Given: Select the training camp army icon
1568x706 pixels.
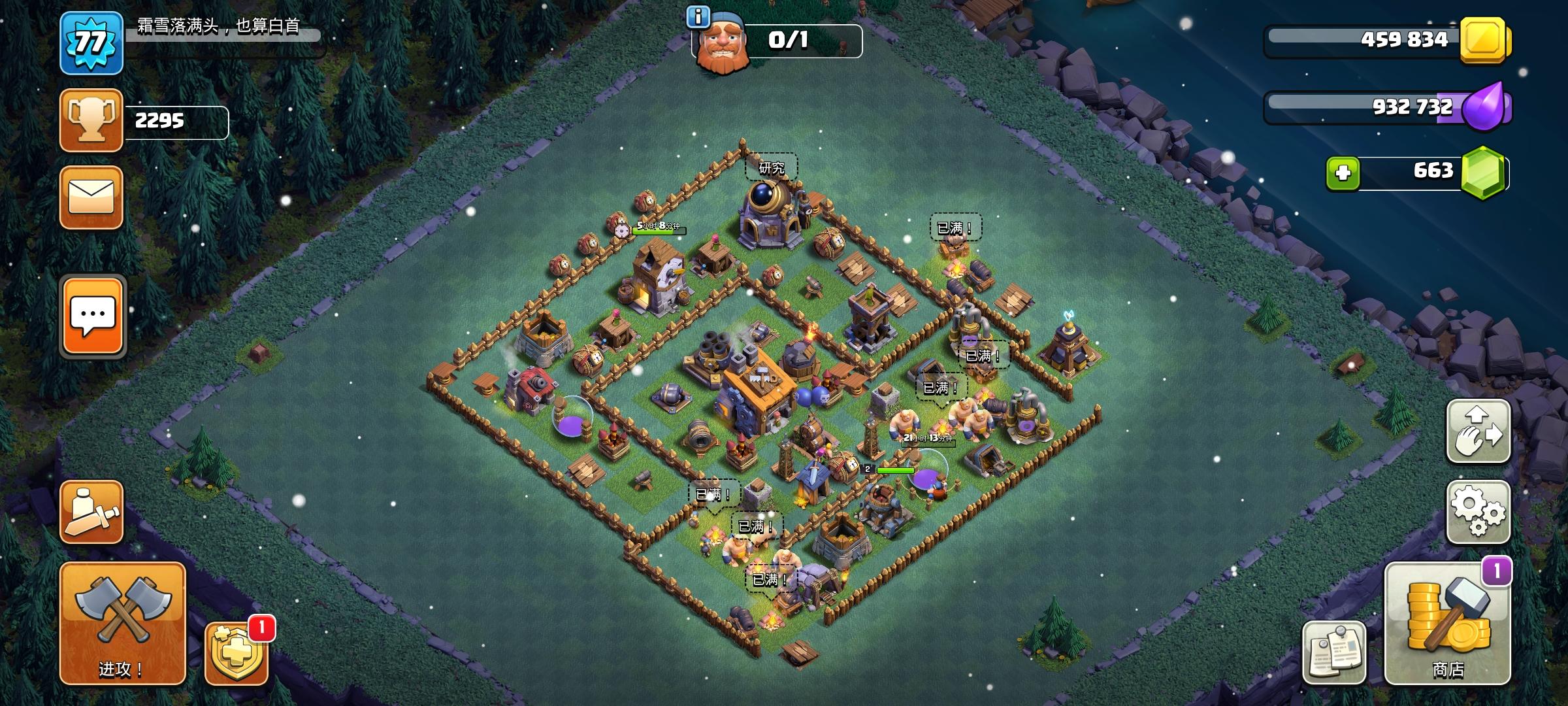Looking at the screenshot, I should (x=91, y=511).
